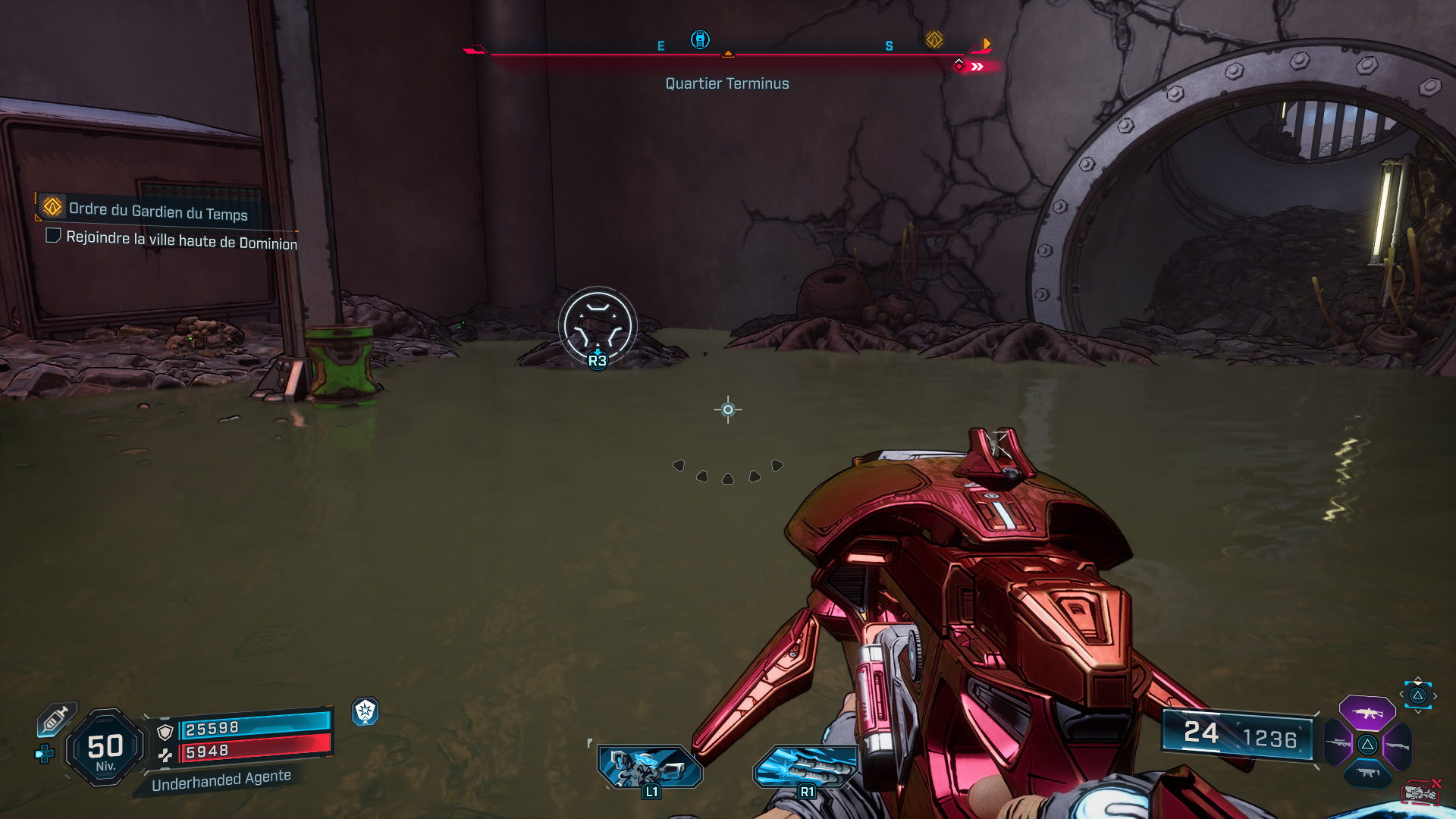This screenshot has width=1456, height=819.
Task: Check the 'Rejoindre la ville haute de Dominion' objective
Action: coord(52,236)
